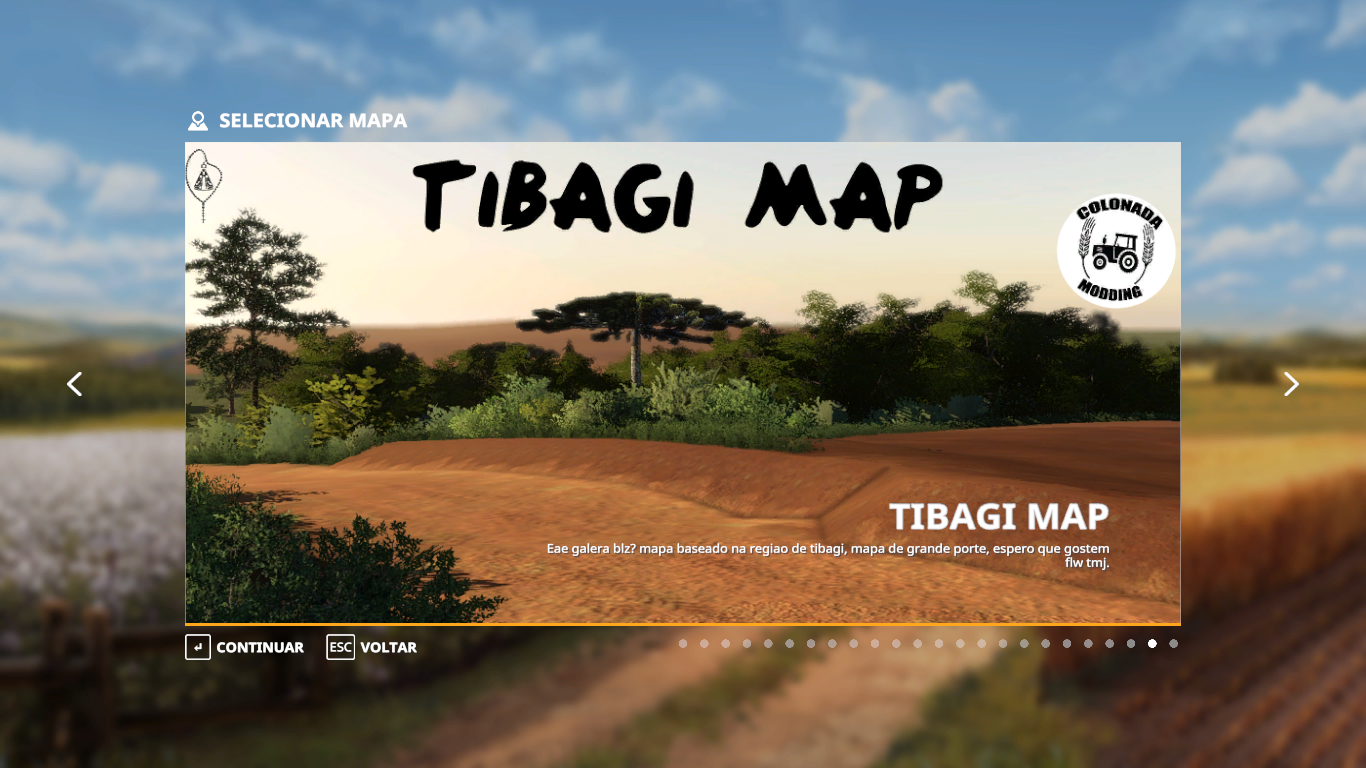Screen dimensions: 1366x768
Task: Click the tractor emblem inside the Colonada logo
Action: [1117, 255]
